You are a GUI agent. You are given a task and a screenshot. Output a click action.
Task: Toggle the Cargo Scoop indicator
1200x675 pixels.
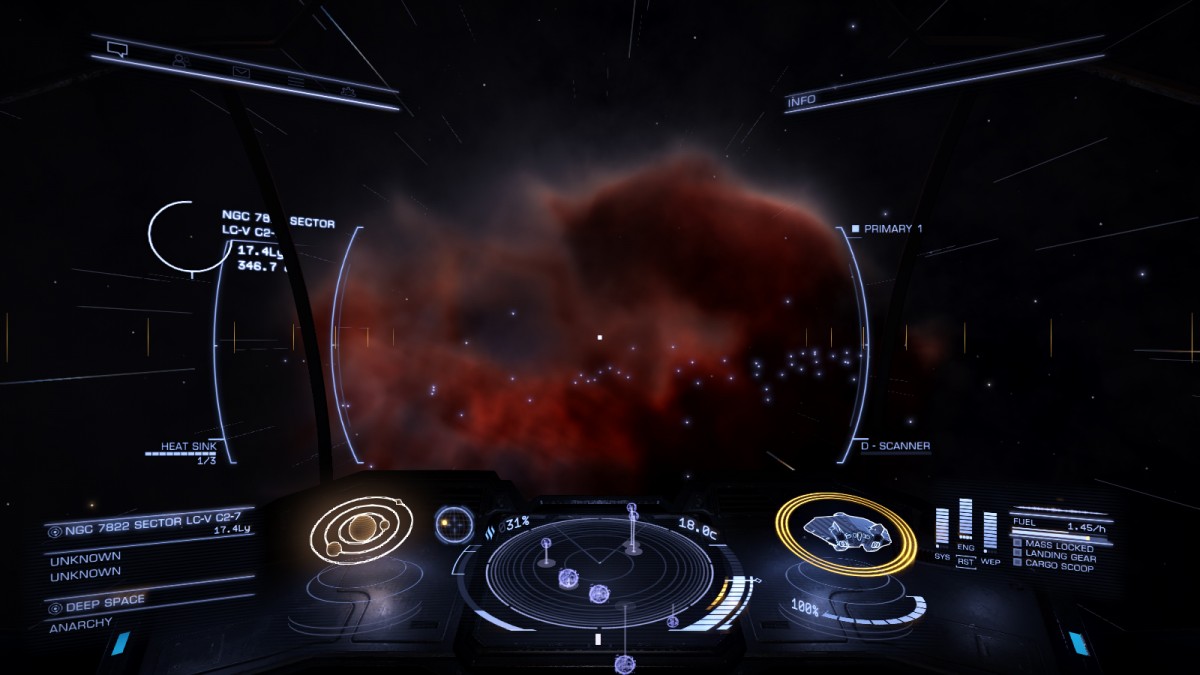(1058, 566)
